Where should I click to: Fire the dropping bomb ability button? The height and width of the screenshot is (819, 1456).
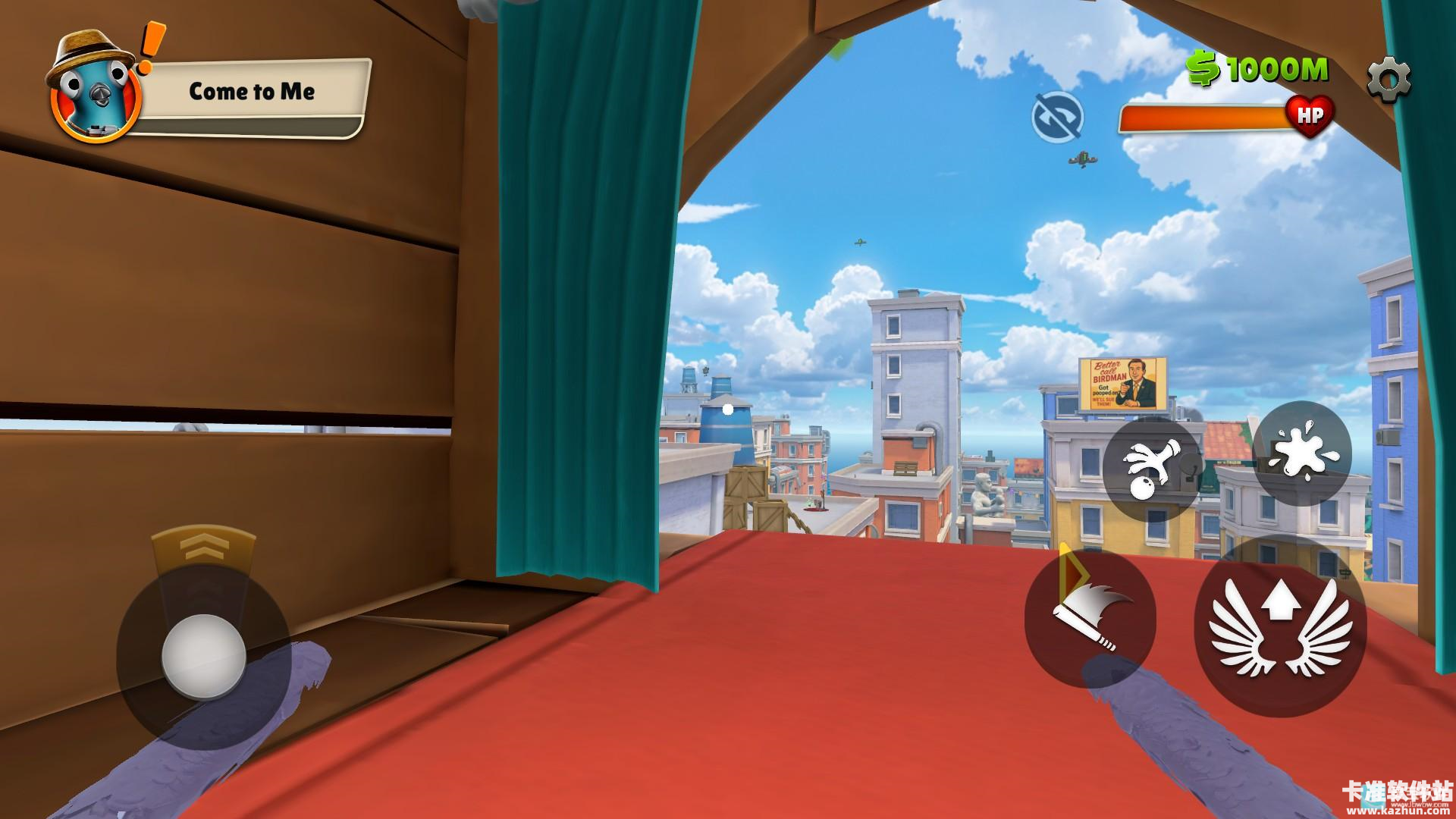click(x=1152, y=469)
